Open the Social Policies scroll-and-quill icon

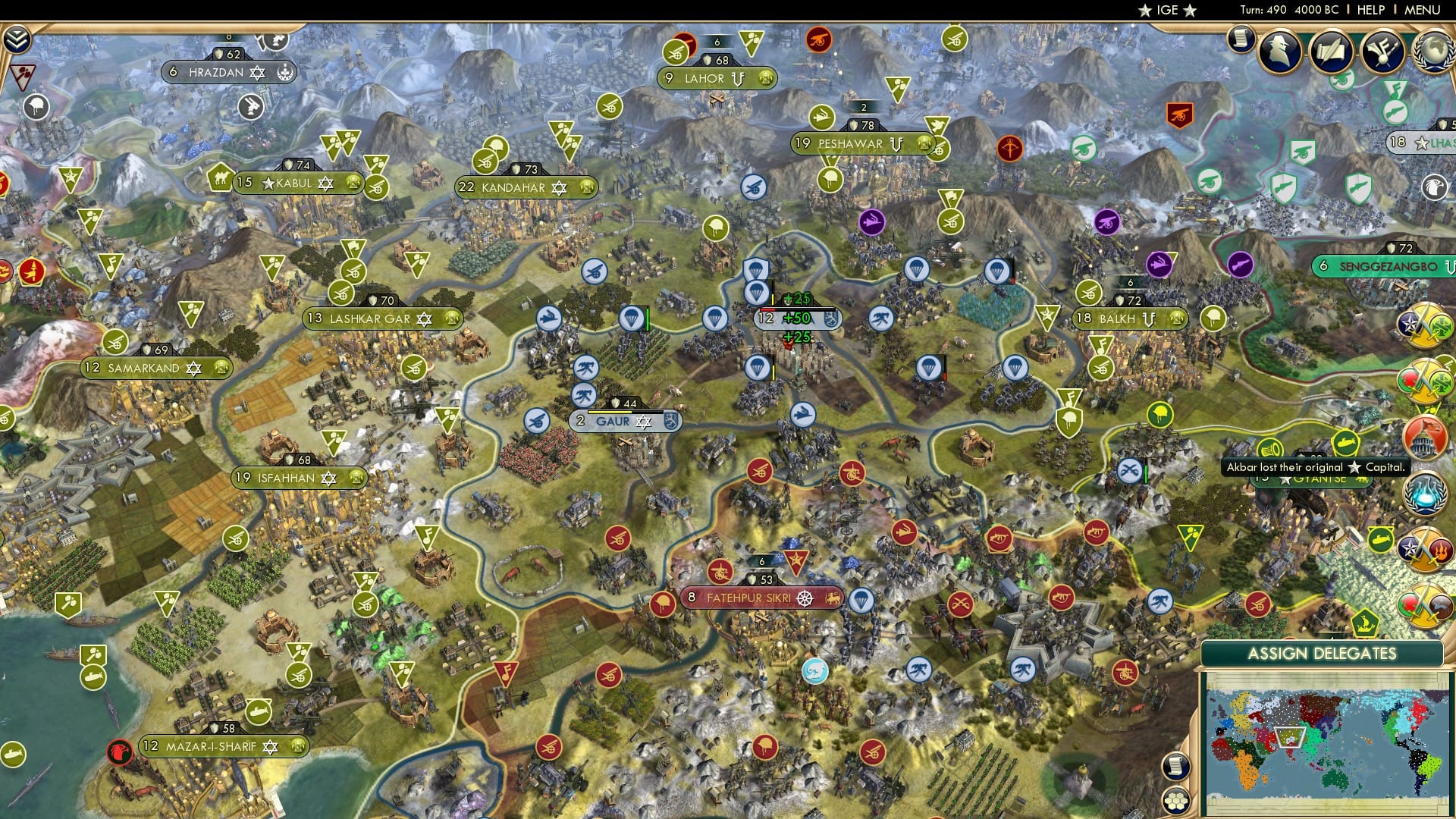pyautogui.click(x=1332, y=52)
